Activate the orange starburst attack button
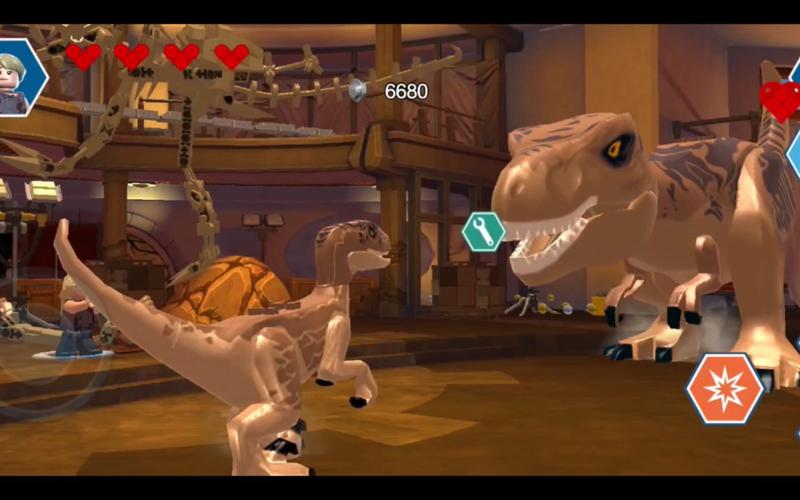Viewport: 800px width, 500px height. [x=725, y=389]
